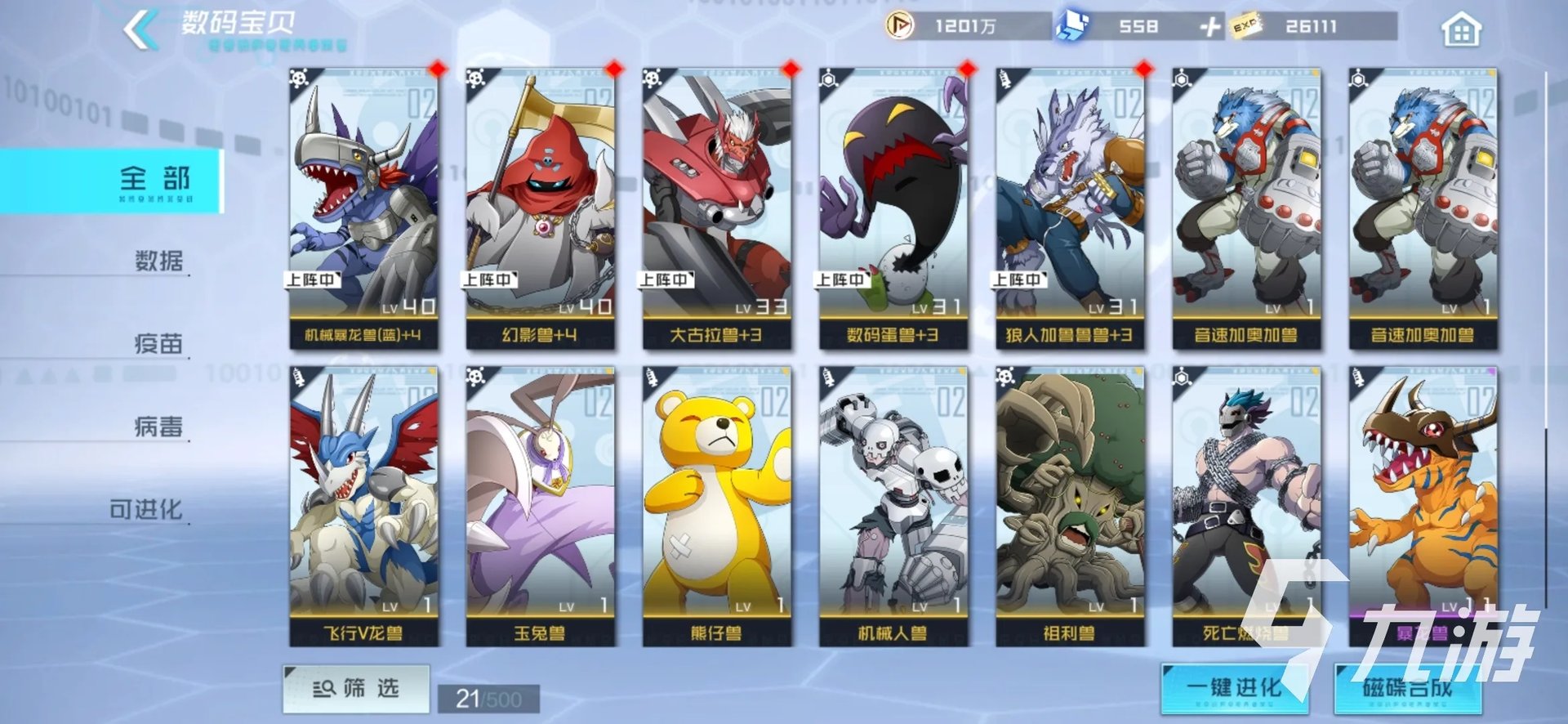The height and width of the screenshot is (724, 1568).
Task: Choose the 飞行V龙兽 card
Action: pyautogui.click(x=363, y=507)
